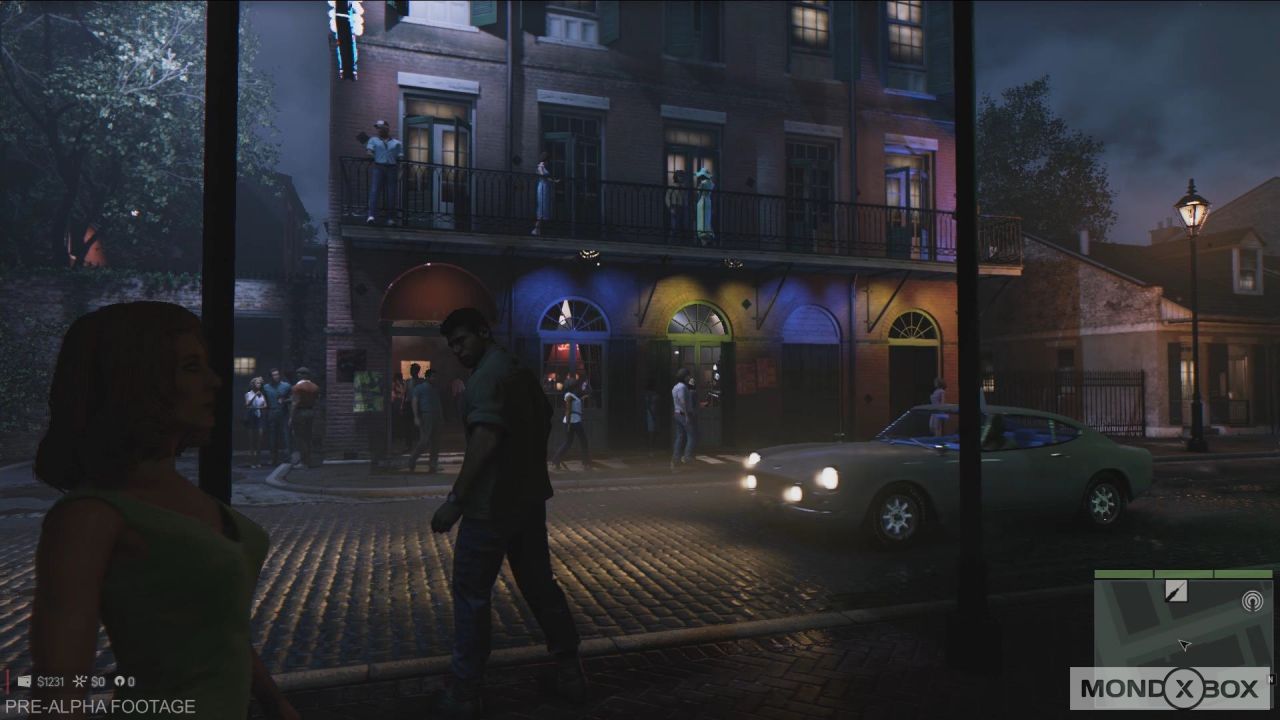The image size is (1280, 720).
Task: Click the circled X in the MondoXbox watermark
Action: click(x=1186, y=689)
